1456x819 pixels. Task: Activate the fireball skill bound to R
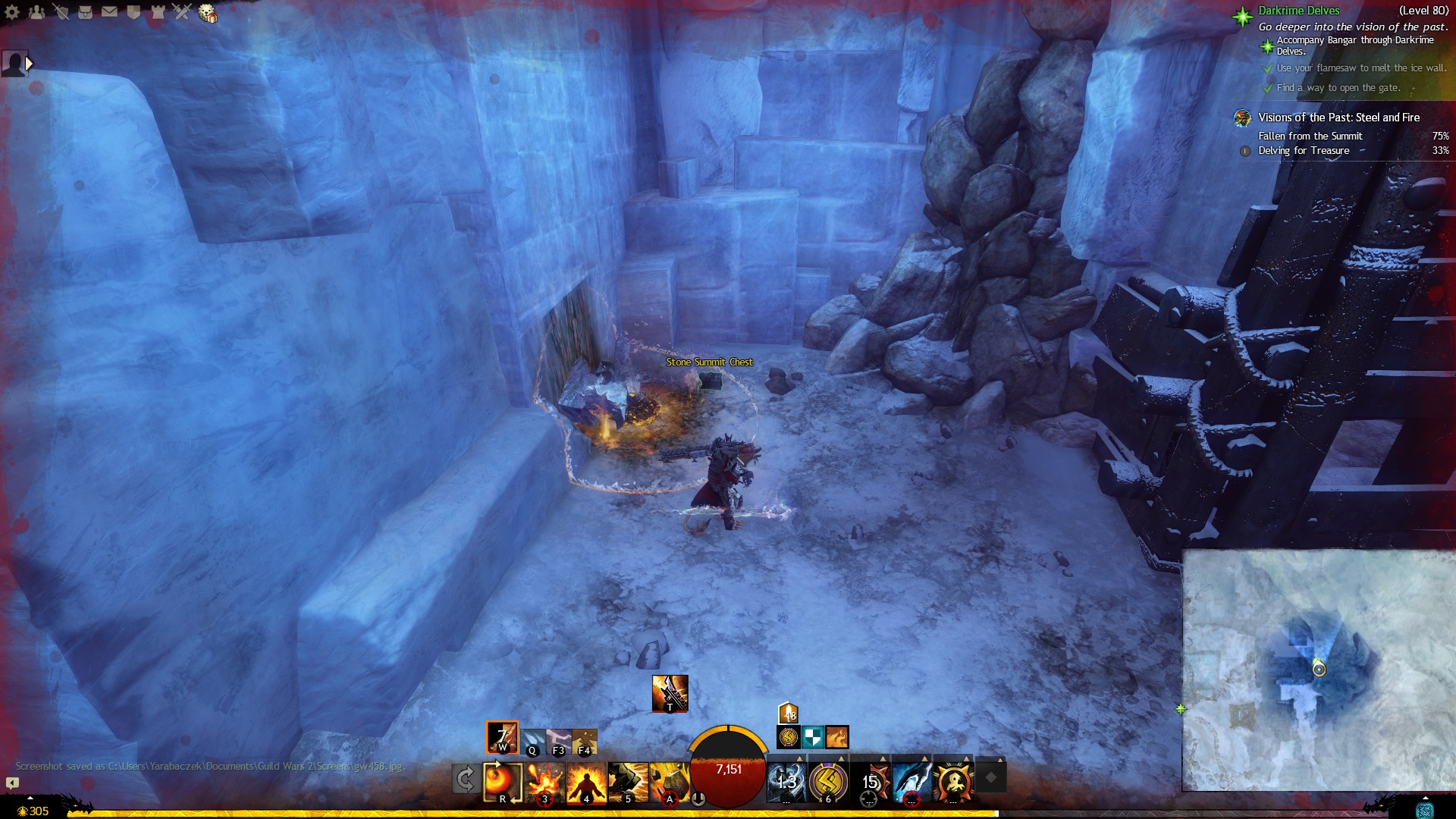click(x=503, y=782)
